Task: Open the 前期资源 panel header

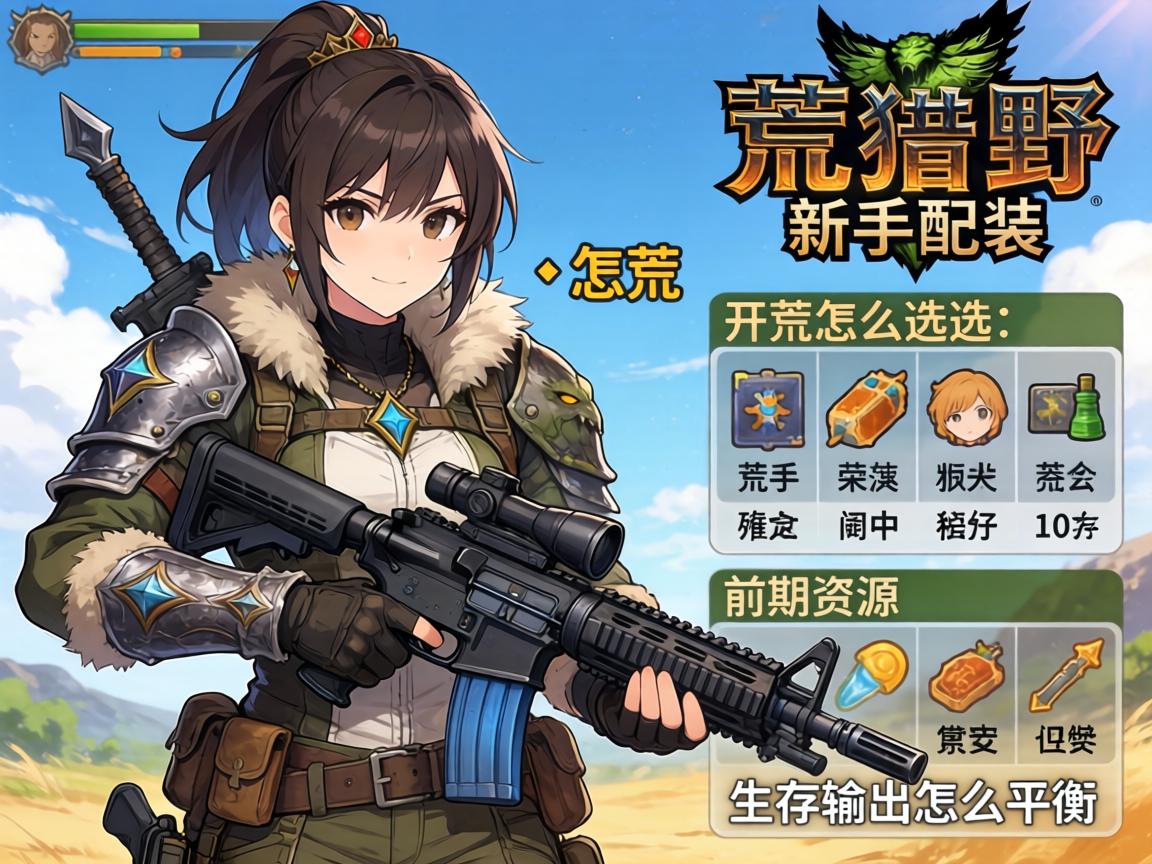Action: pyautogui.click(x=811, y=597)
